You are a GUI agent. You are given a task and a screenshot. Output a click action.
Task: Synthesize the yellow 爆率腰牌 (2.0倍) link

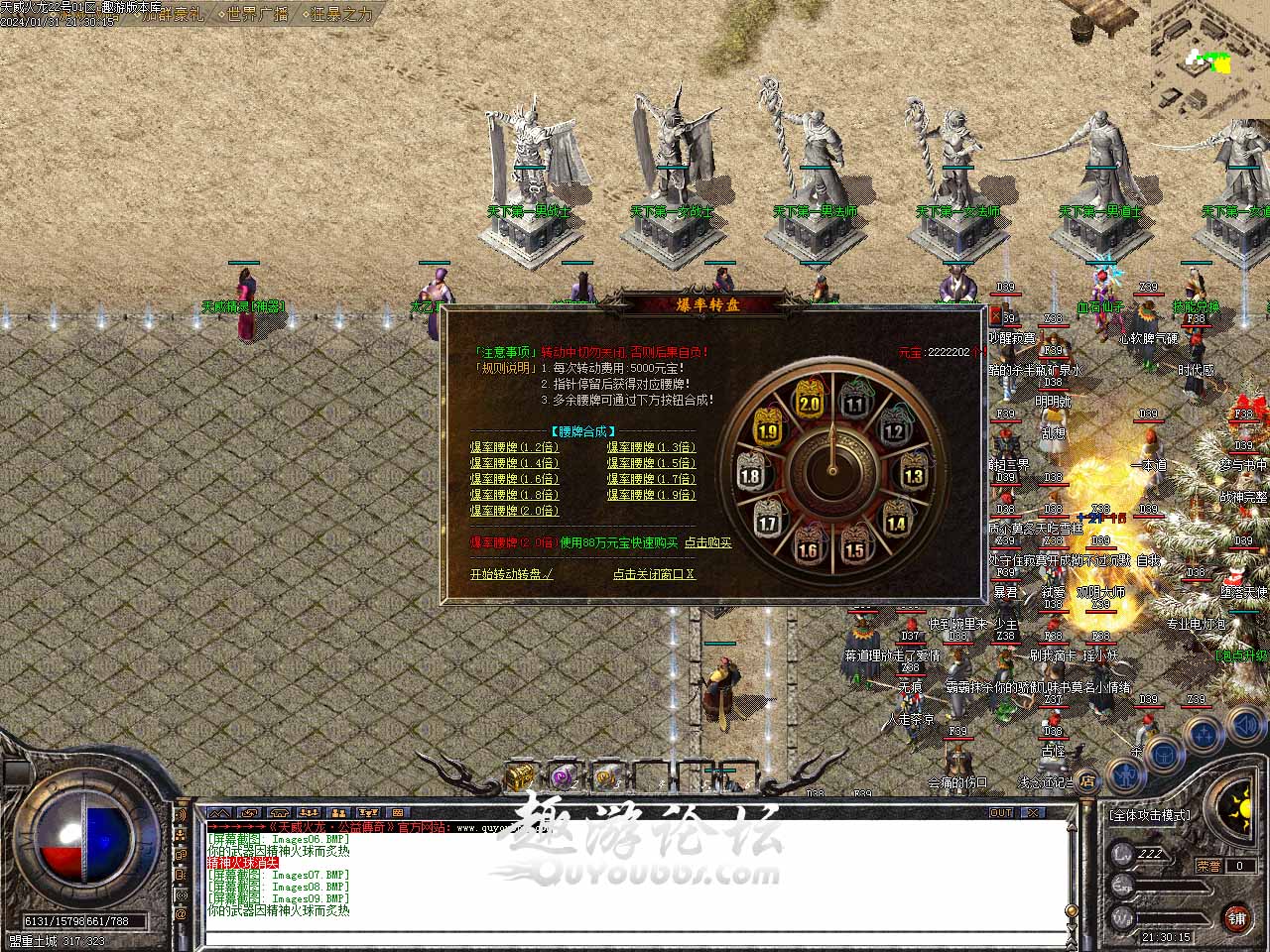(x=514, y=511)
